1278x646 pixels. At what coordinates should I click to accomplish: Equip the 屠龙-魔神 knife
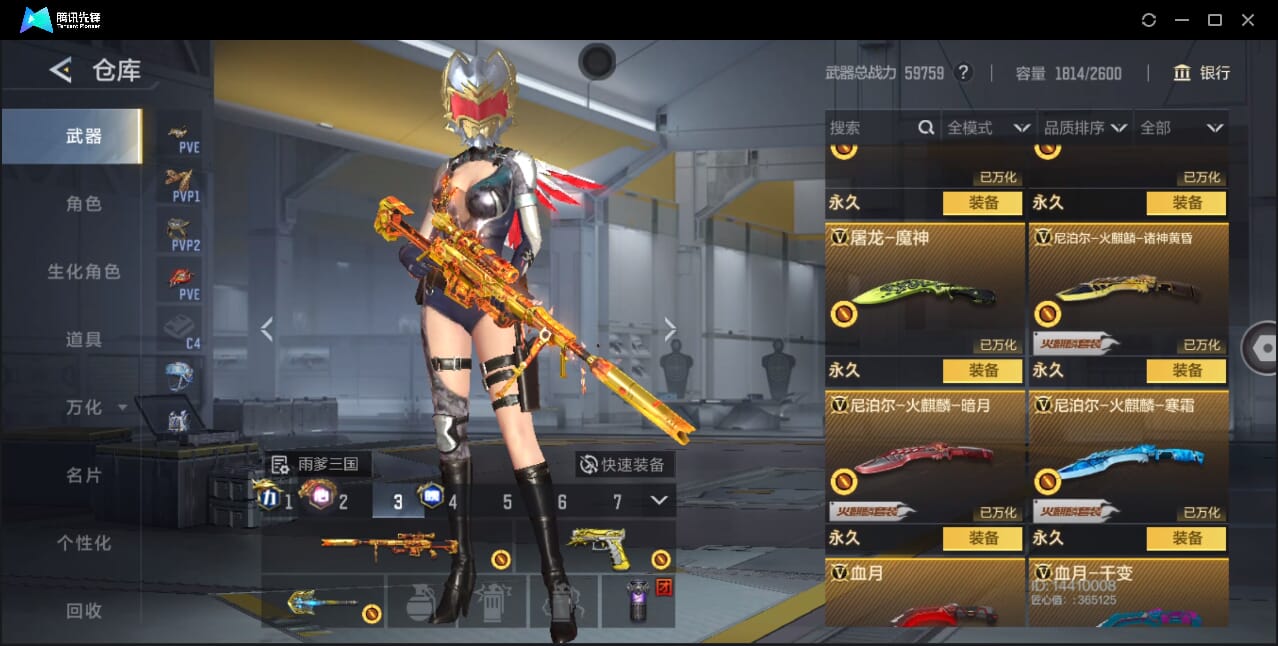click(982, 371)
